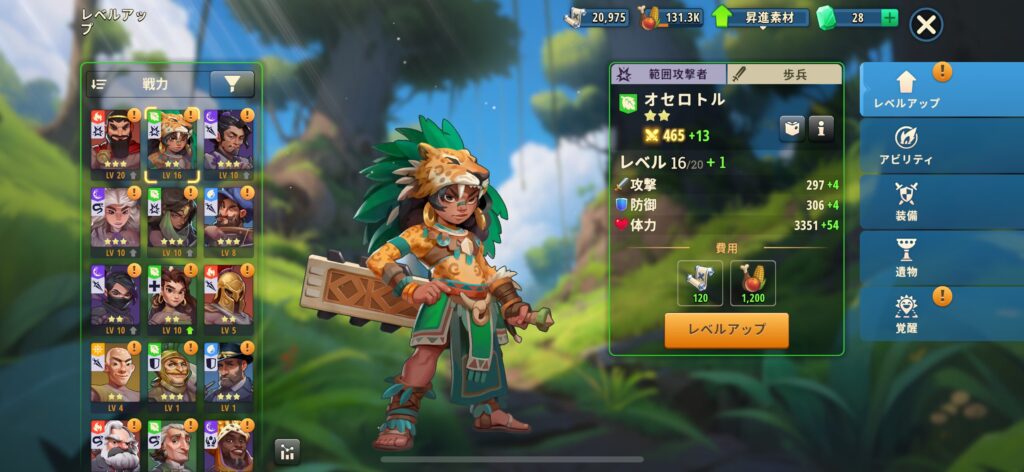The height and width of the screenshot is (472, 1024).
Task: Tap the food cost item icon
Action: point(753,283)
